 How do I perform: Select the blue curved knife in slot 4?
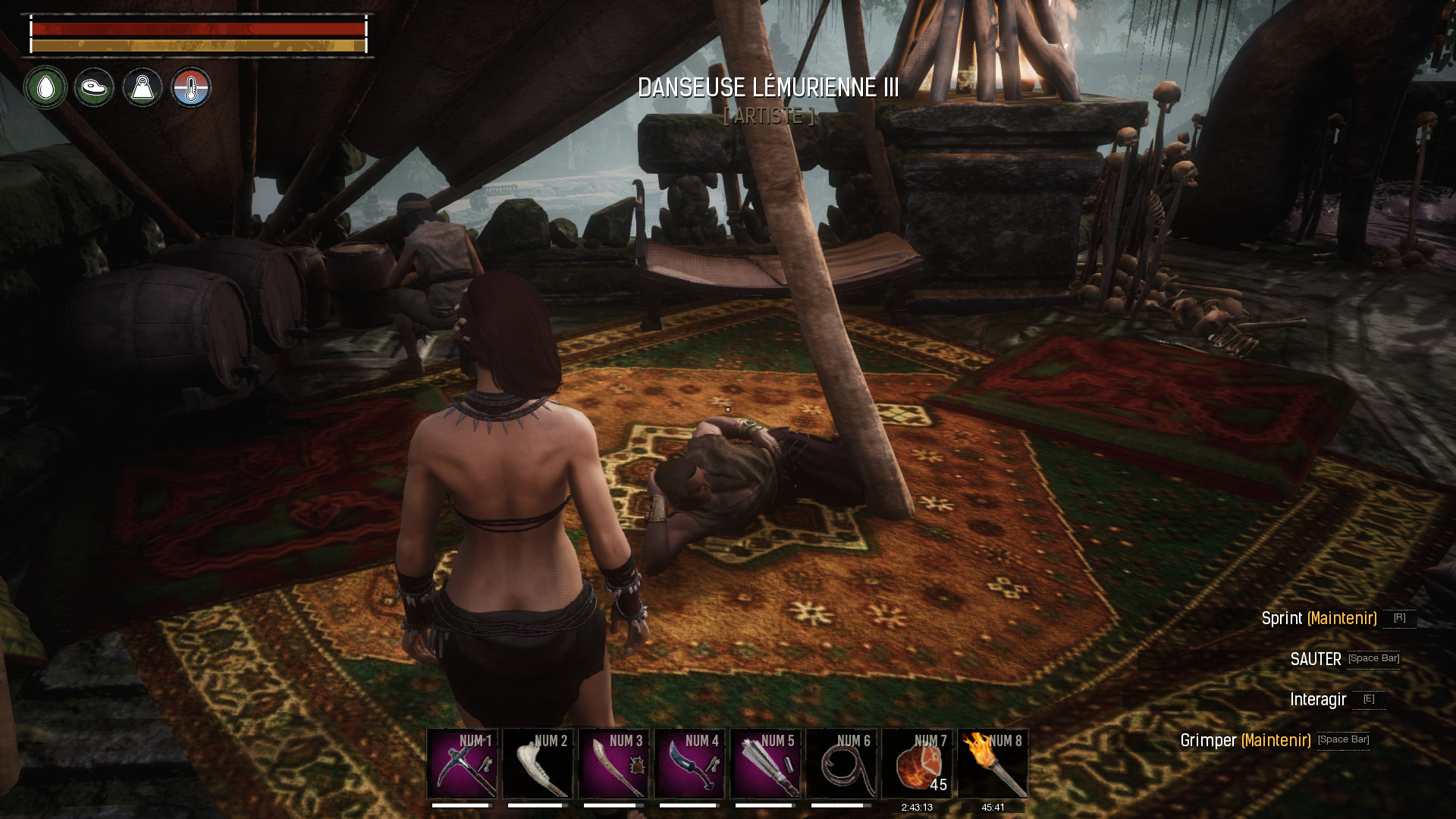689,764
